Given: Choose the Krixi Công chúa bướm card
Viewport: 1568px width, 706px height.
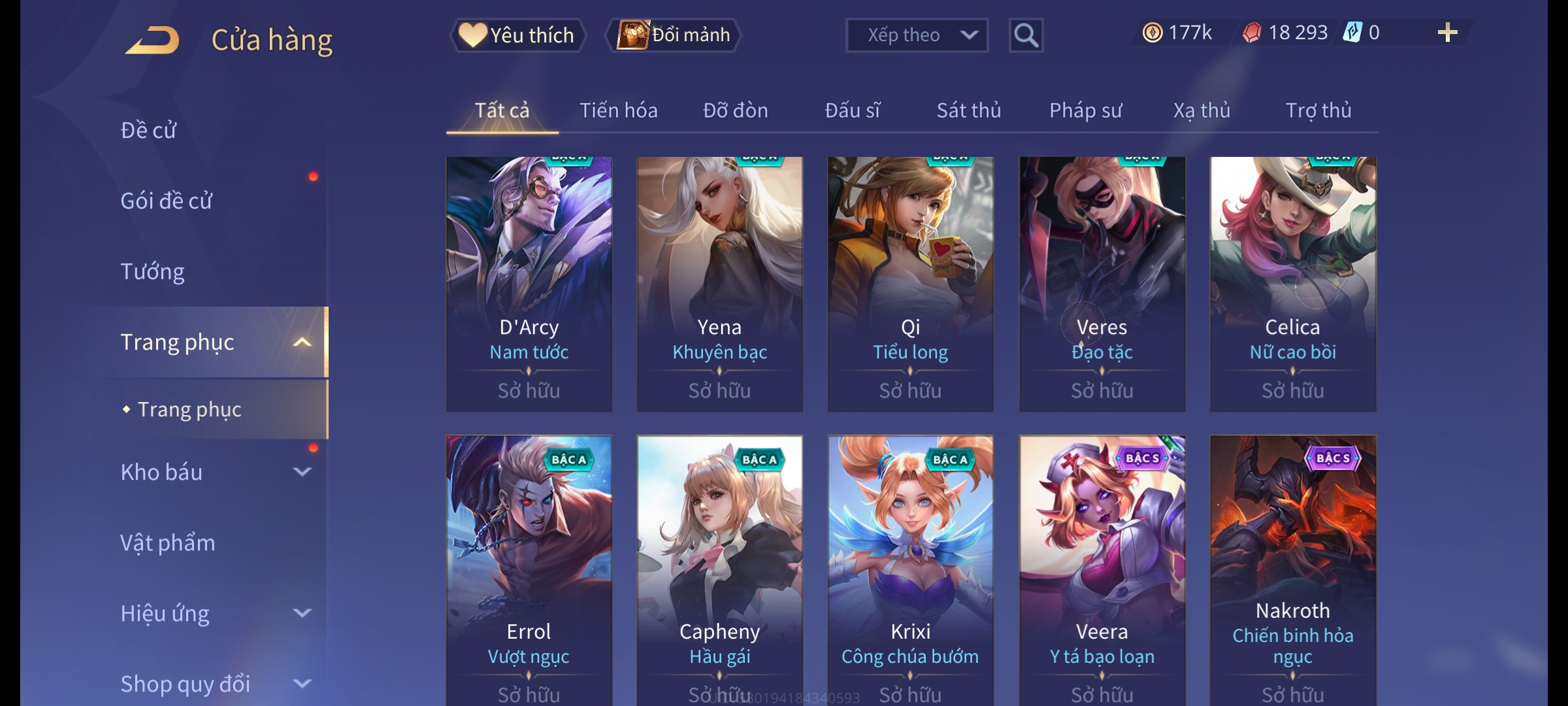Looking at the screenshot, I should (910, 569).
